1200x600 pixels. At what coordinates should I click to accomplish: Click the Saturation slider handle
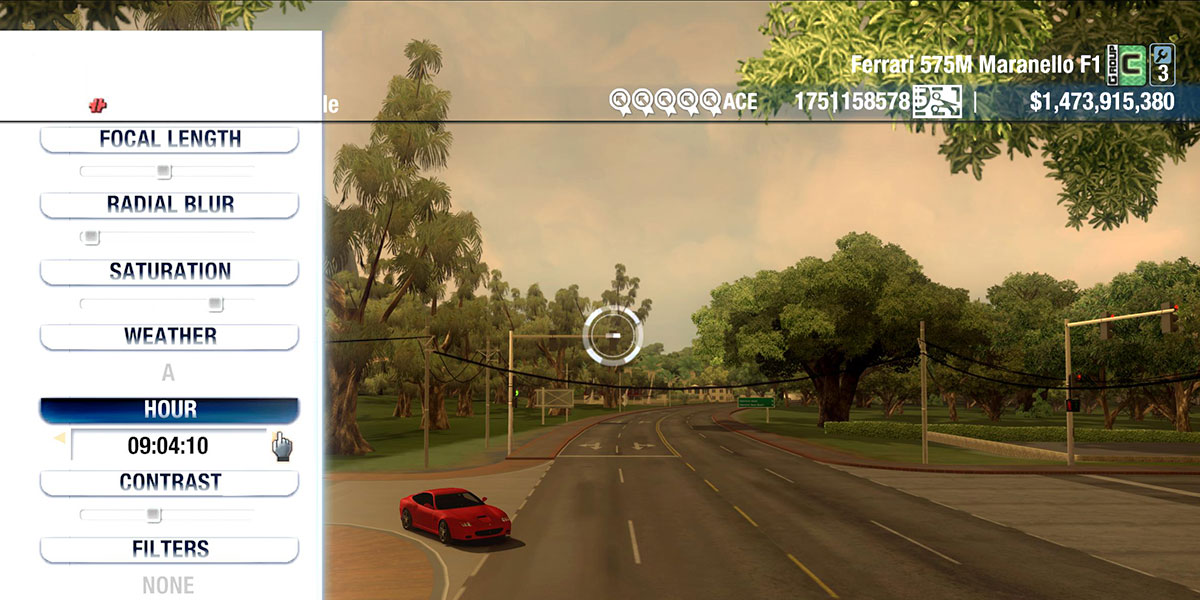point(215,304)
